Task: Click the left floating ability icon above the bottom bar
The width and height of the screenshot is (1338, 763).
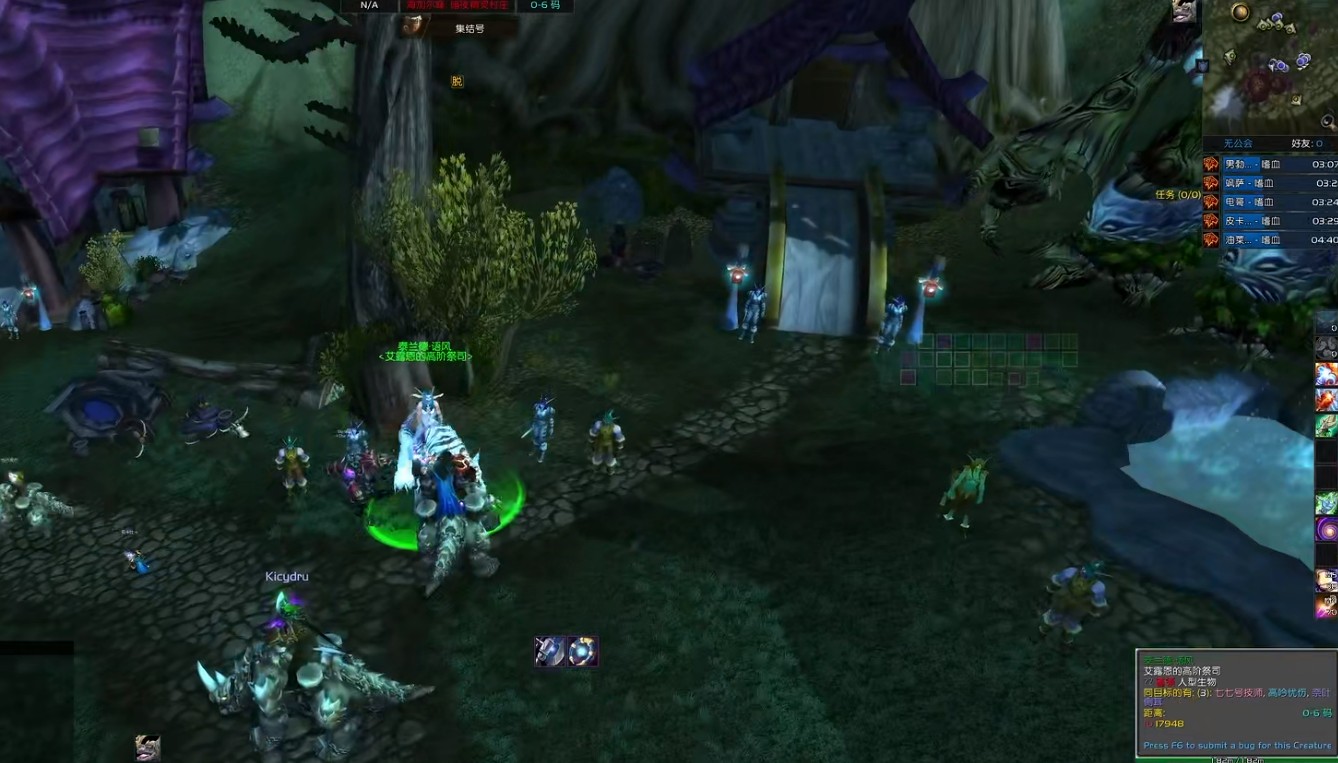Action: coord(549,651)
